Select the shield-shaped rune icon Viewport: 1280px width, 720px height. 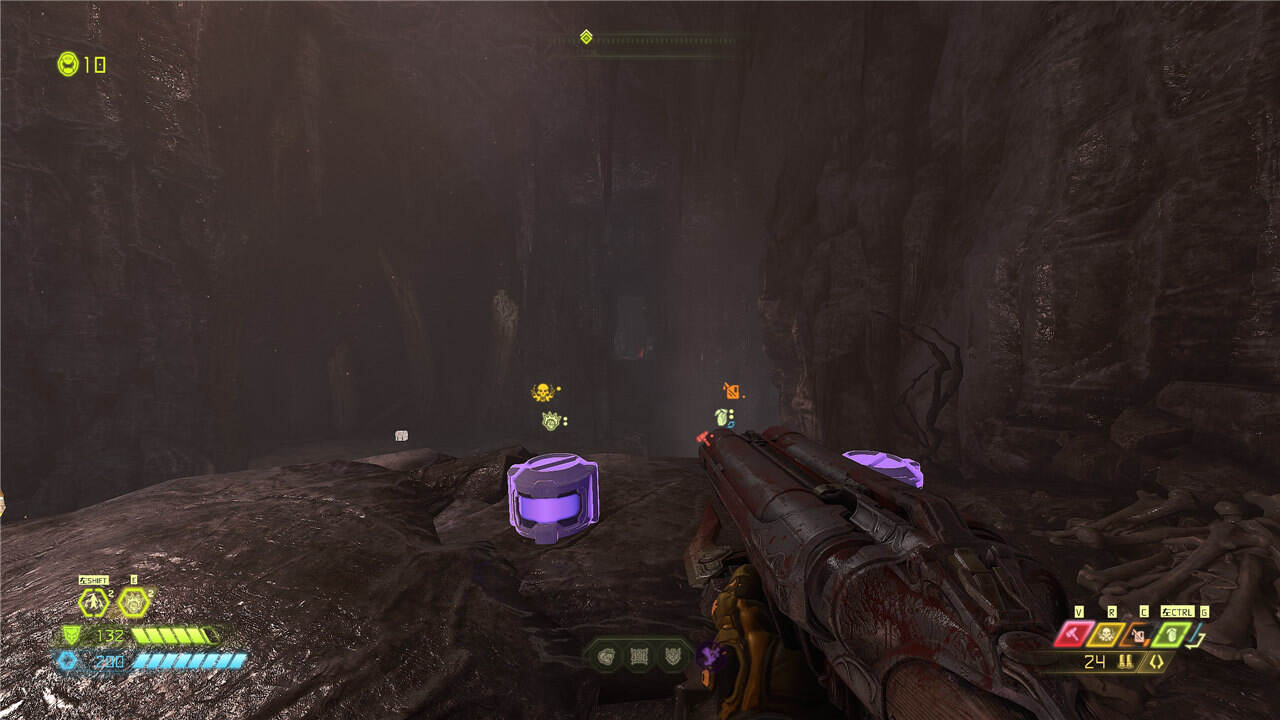[671, 657]
